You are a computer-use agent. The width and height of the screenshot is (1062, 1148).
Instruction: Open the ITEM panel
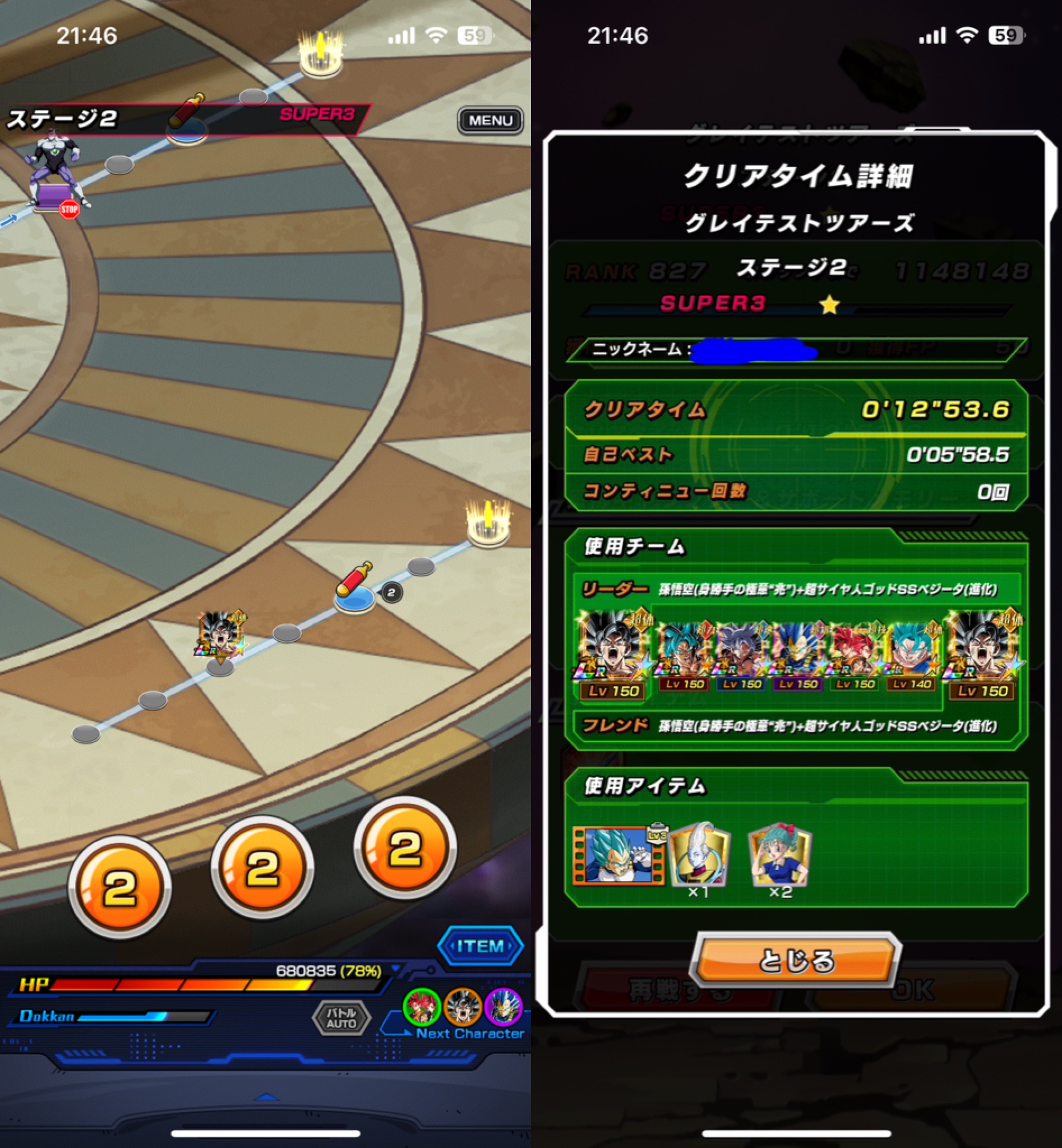(481, 945)
